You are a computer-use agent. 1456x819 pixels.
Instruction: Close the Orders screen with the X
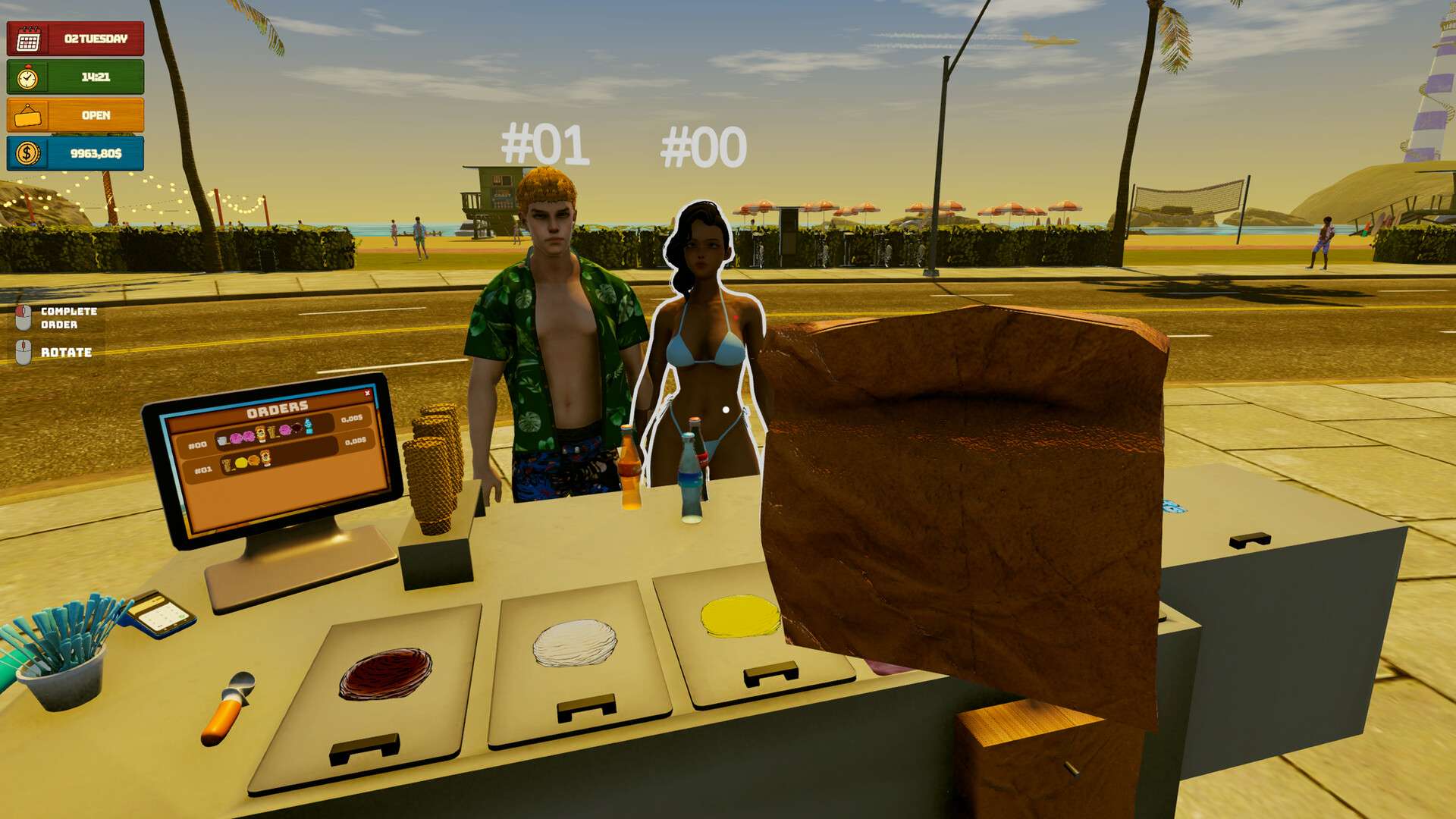pos(368,393)
